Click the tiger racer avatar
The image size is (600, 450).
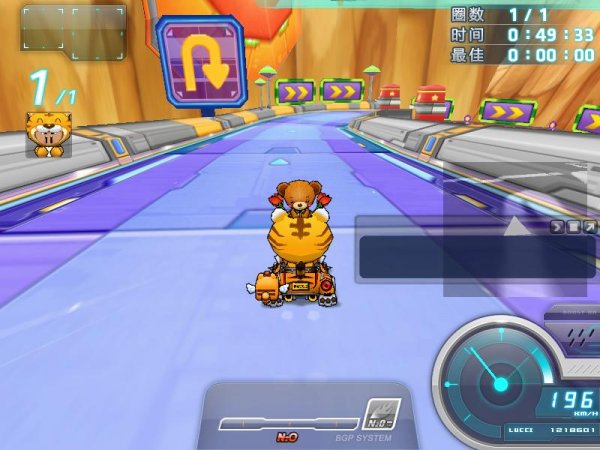48,134
